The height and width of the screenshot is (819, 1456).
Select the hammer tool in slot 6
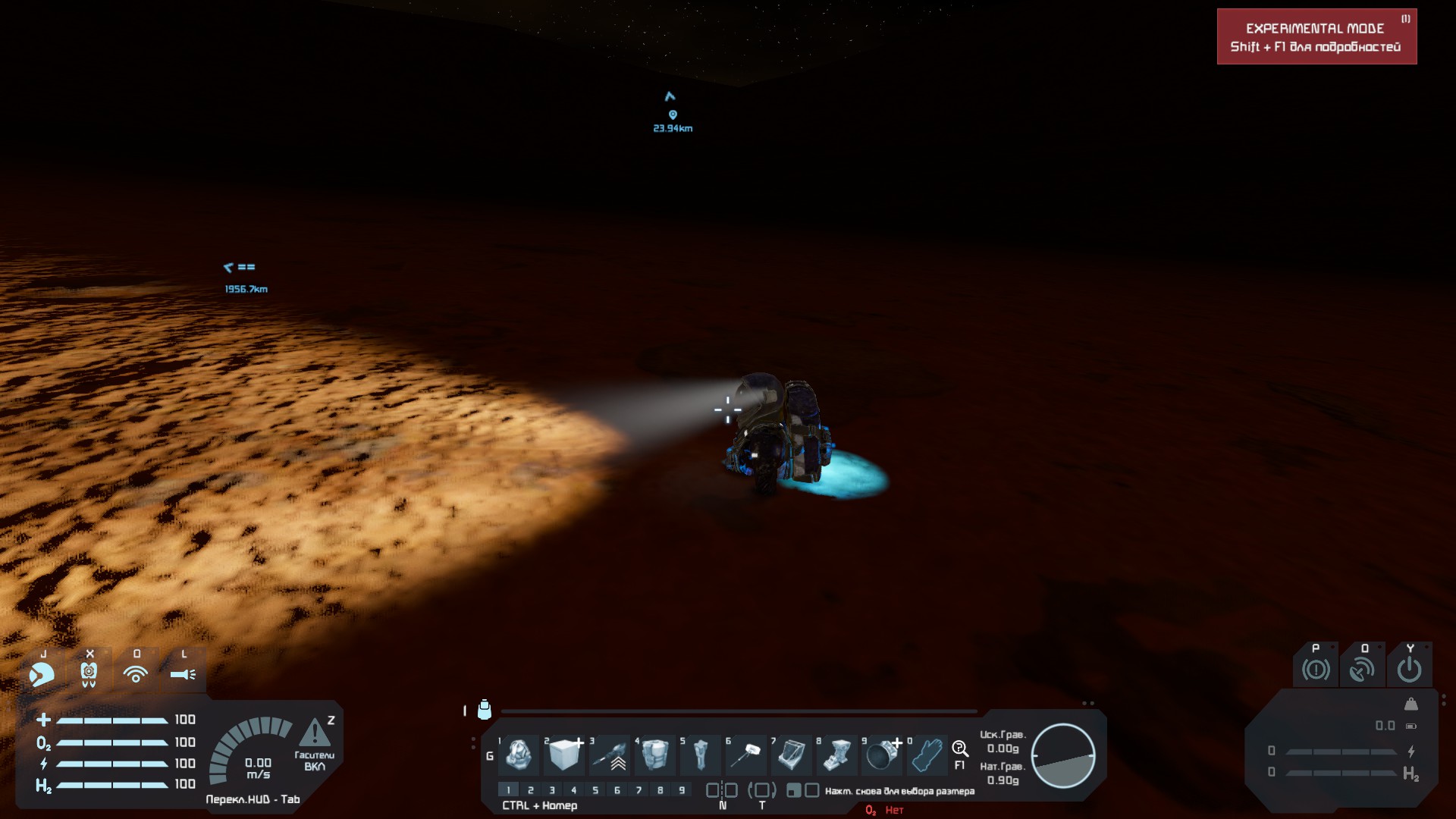tap(746, 755)
